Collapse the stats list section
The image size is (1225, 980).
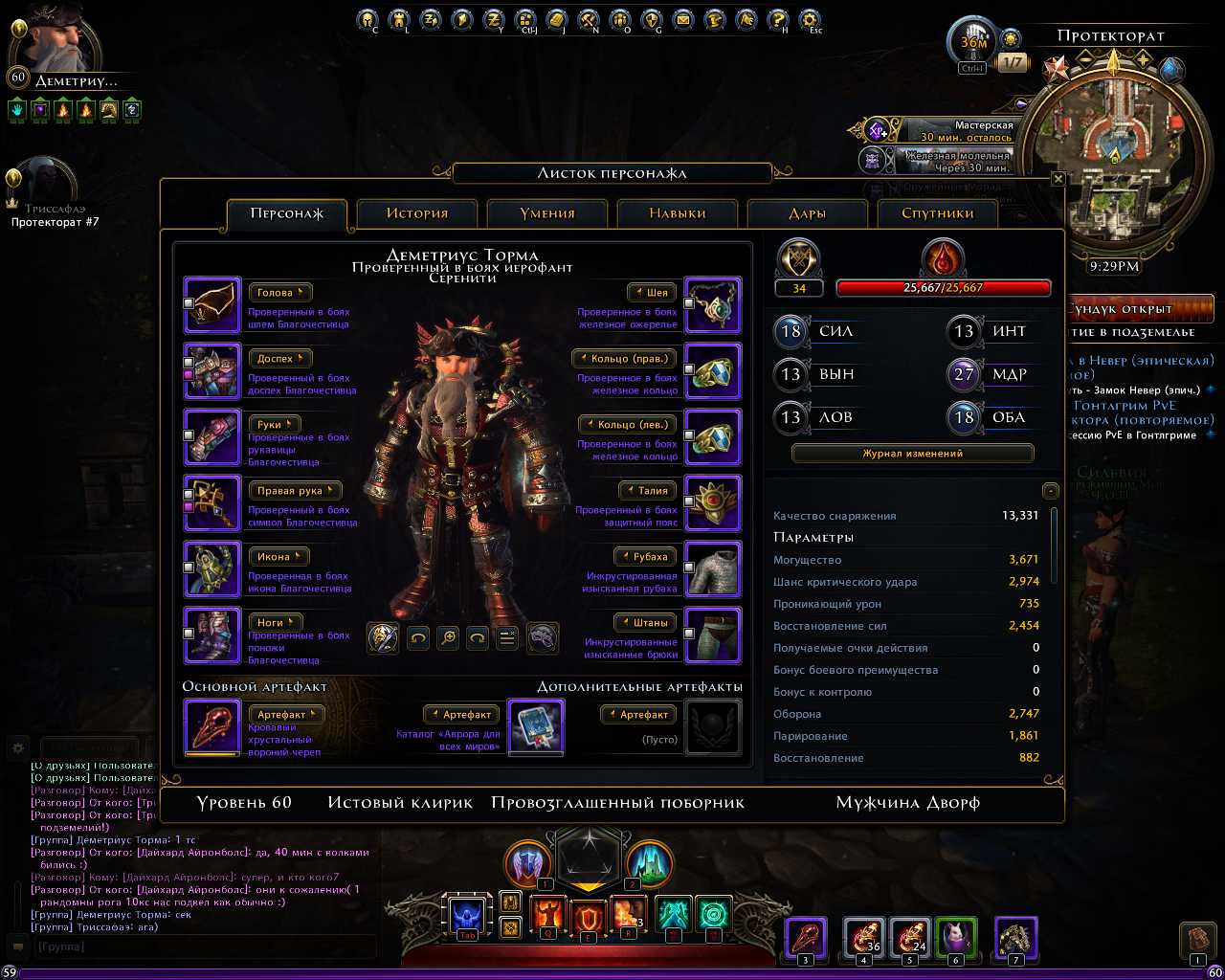click(x=1051, y=491)
